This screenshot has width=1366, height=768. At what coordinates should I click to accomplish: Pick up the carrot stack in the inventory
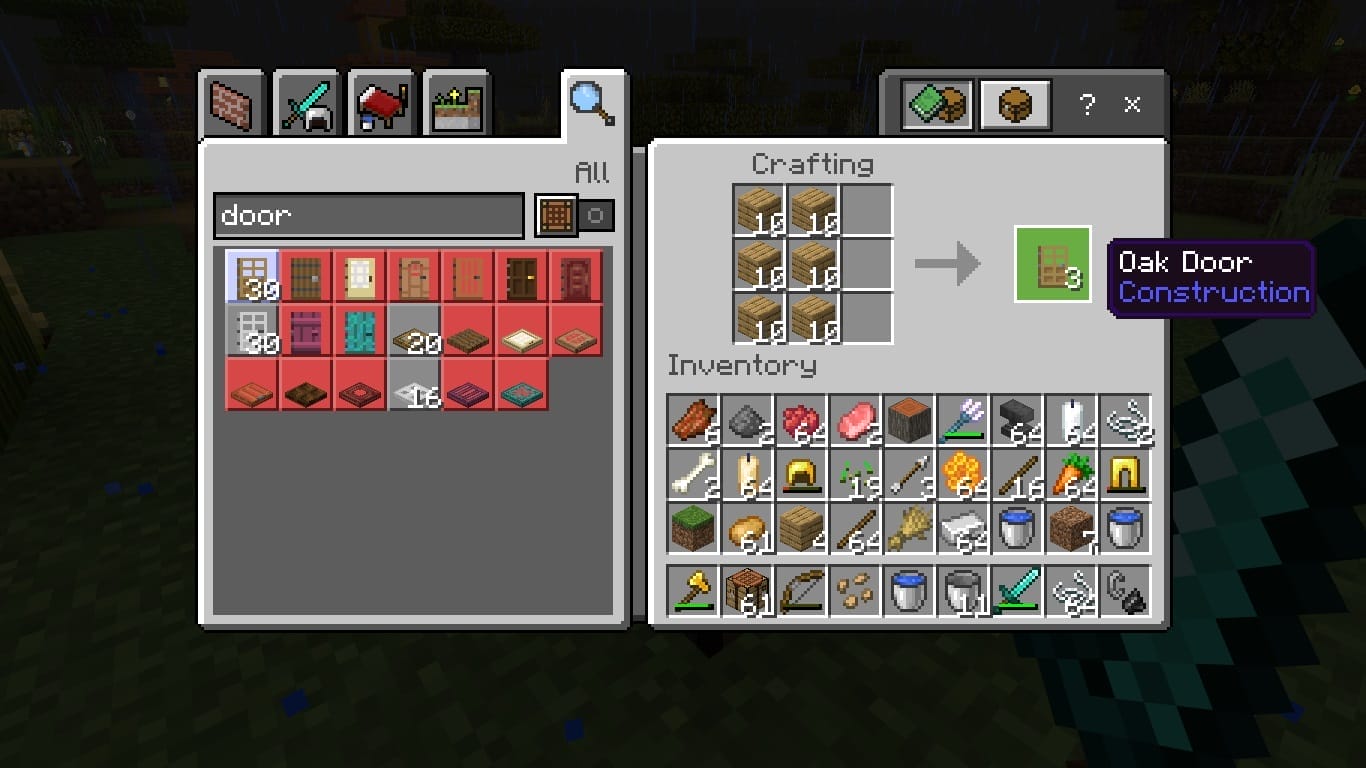pos(1072,474)
